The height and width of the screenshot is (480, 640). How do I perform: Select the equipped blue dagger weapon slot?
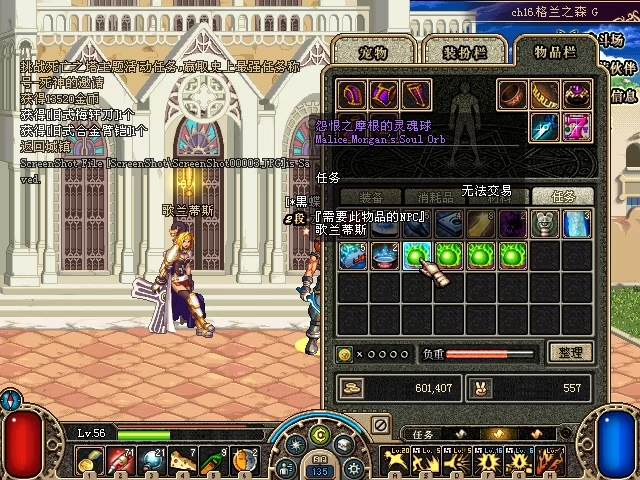[x=545, y=127]
